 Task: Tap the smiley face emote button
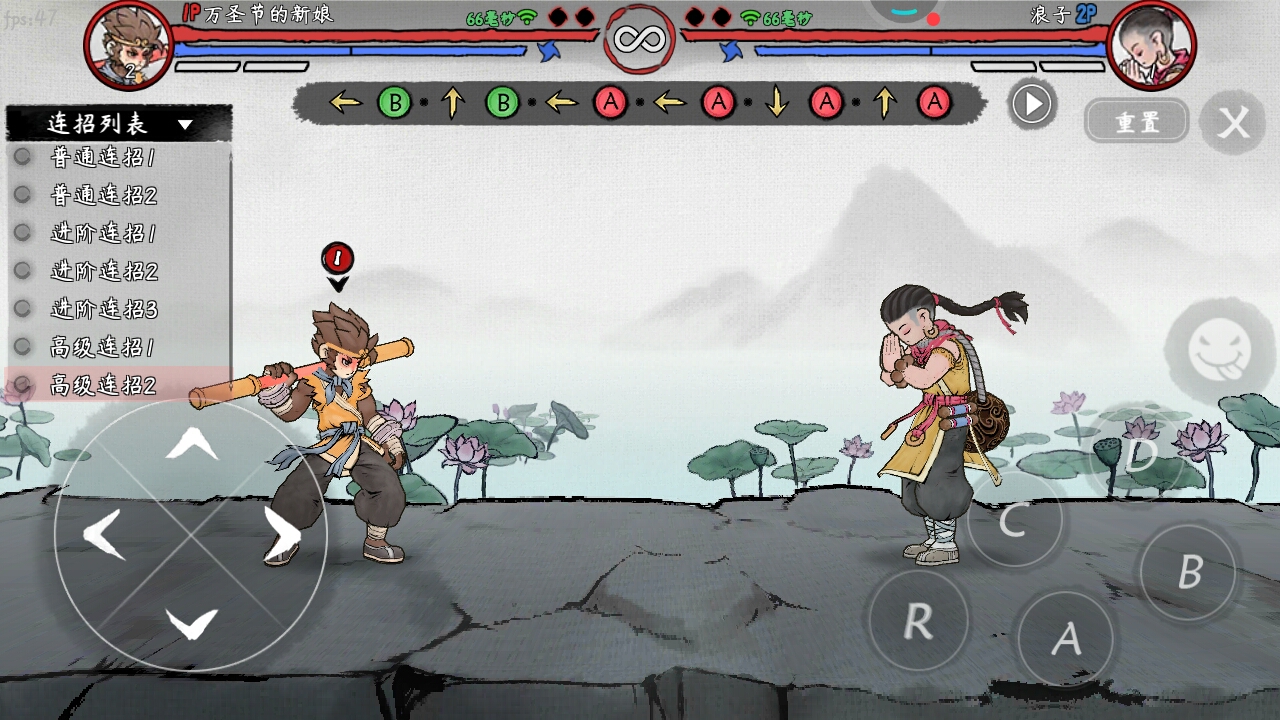1219,351
